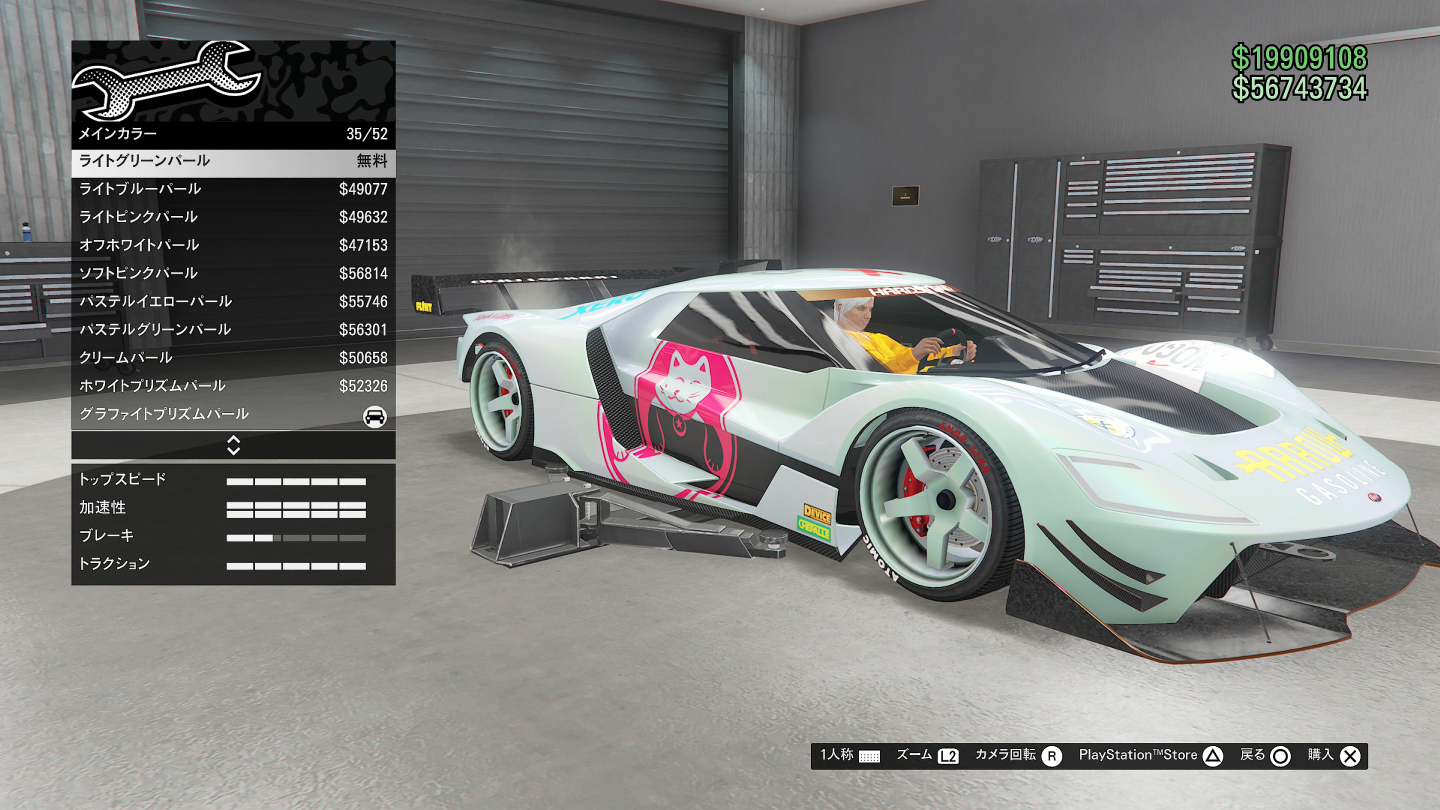Choose the equipped グラファイトプリズムパール row
The image size is (1440, 810).
(233, 414)
